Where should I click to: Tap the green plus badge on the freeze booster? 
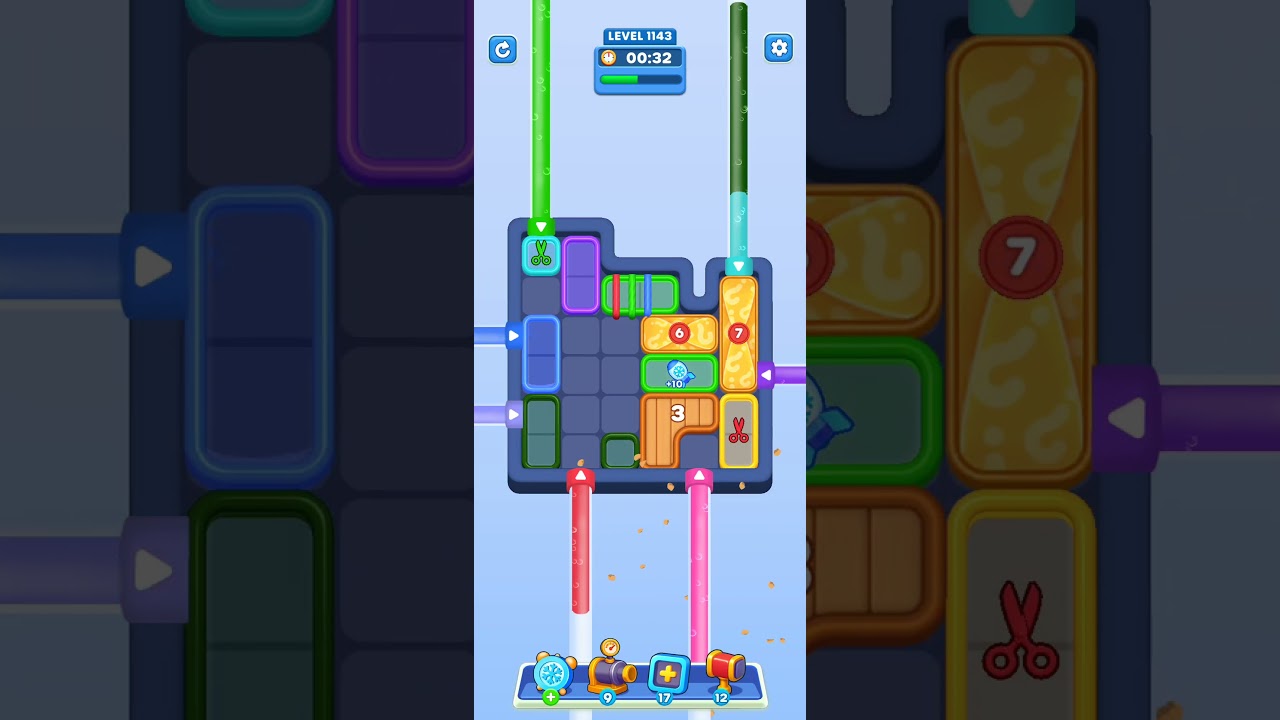coord(549,697)
